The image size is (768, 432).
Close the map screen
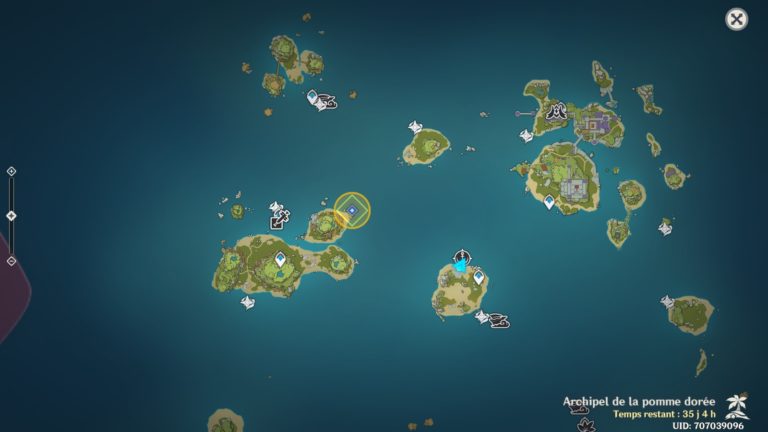tap(736, 19)
